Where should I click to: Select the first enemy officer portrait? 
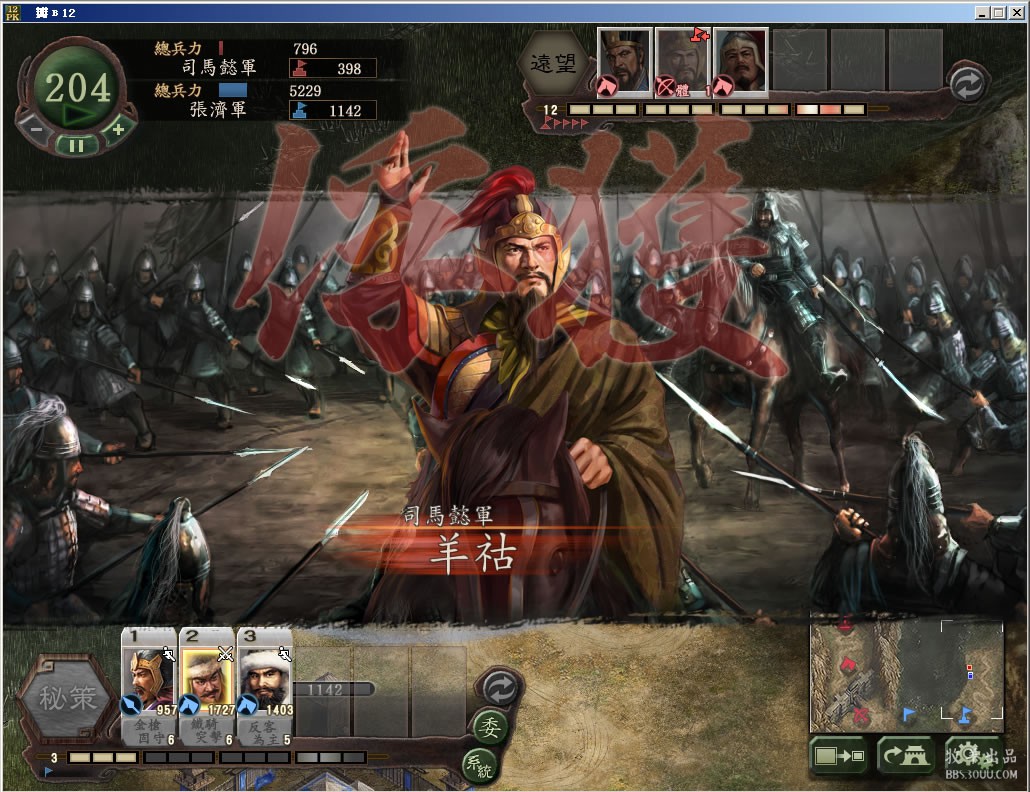click(x=624, y=61)
